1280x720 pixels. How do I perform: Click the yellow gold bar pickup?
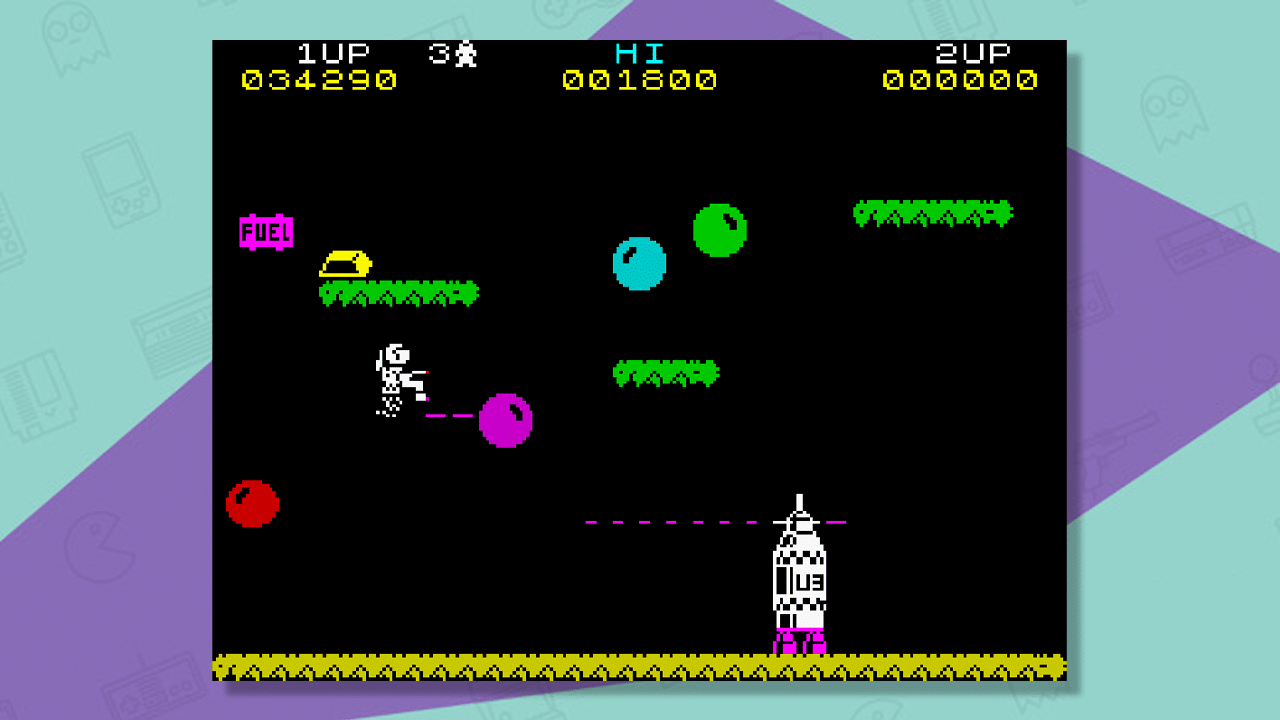click(345, 263)
